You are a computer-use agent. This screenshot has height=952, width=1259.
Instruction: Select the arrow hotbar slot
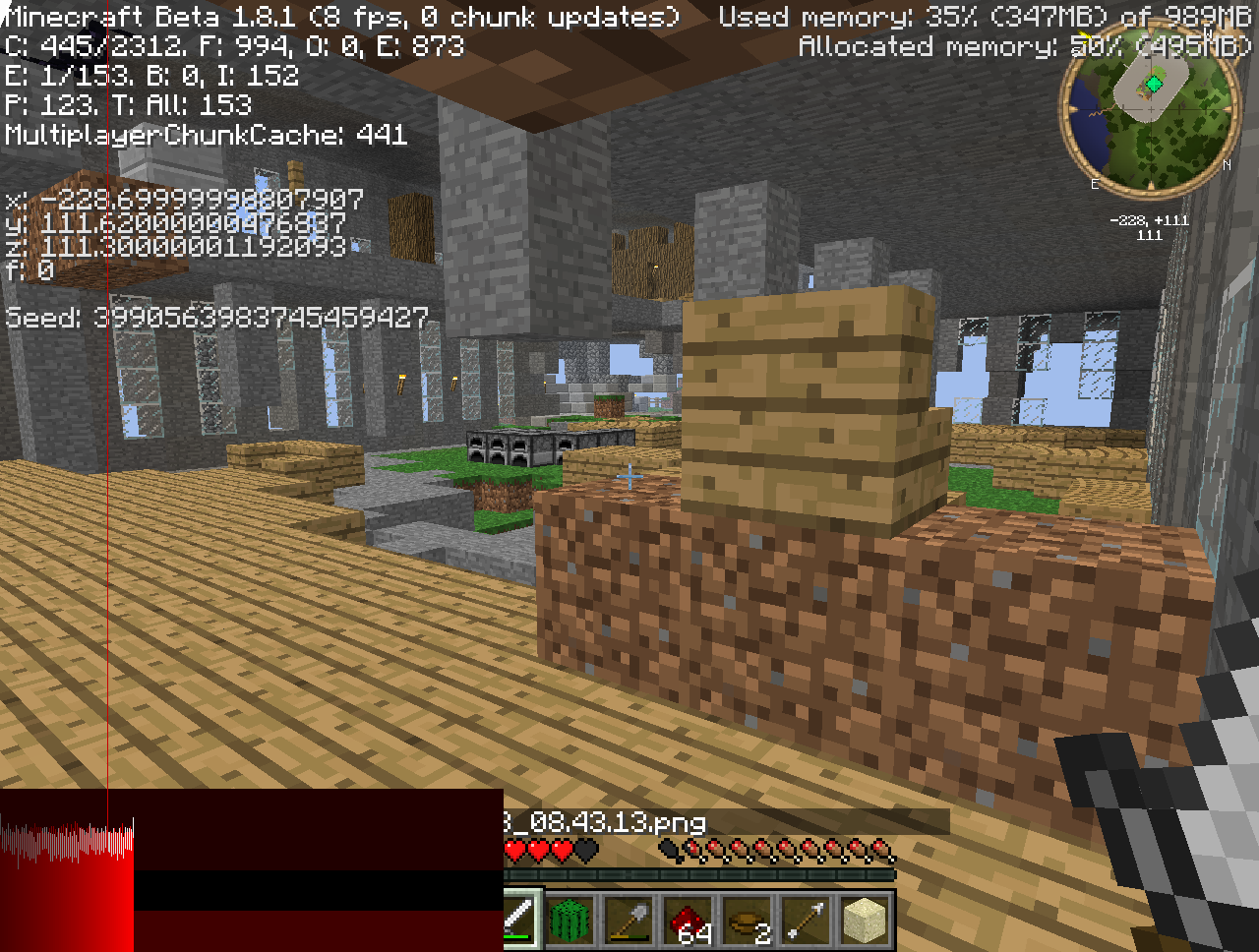[807, 921]
